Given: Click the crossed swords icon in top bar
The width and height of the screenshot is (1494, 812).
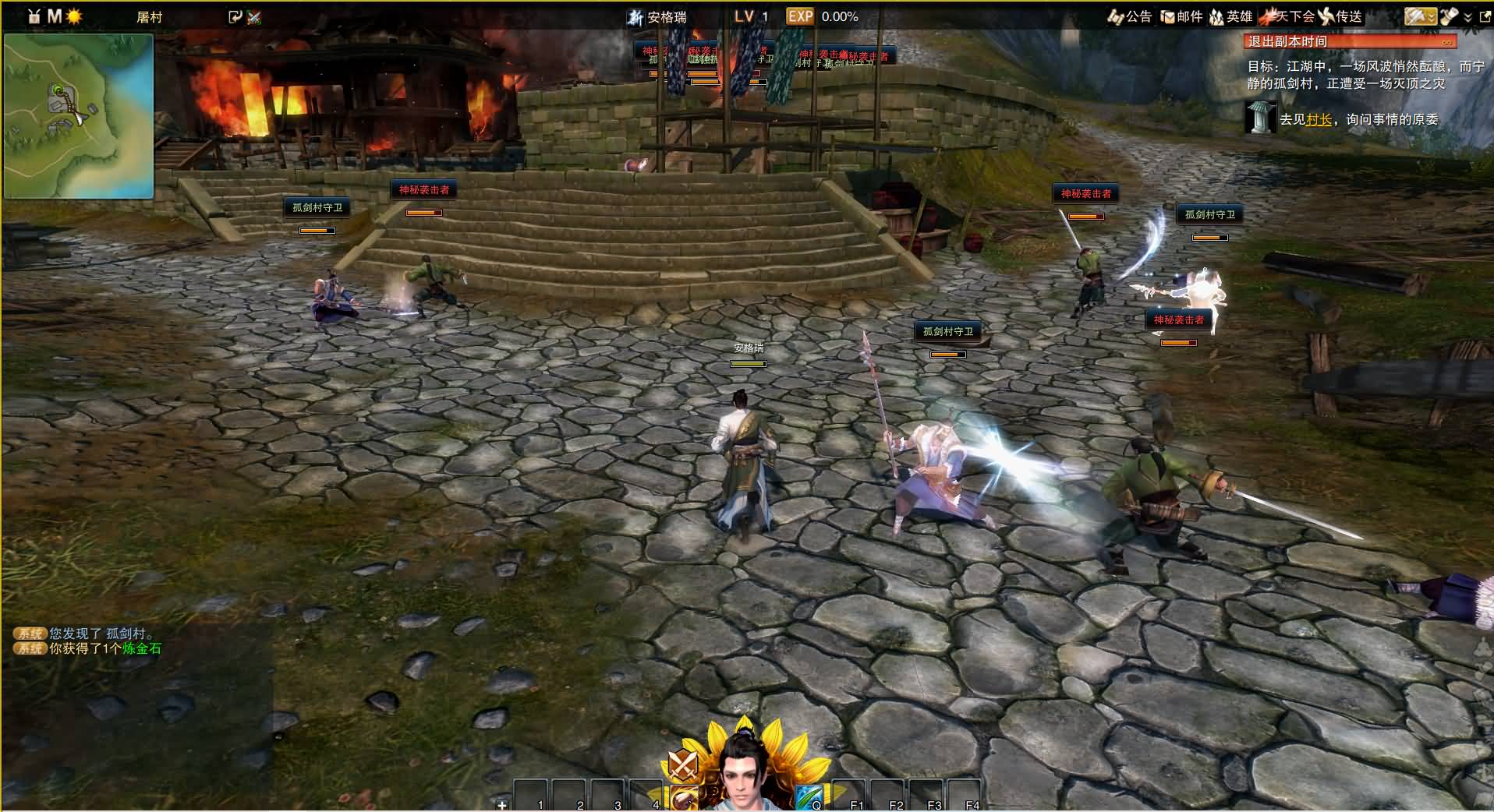Looking at the screenshot, I should [x=254, y=17].
